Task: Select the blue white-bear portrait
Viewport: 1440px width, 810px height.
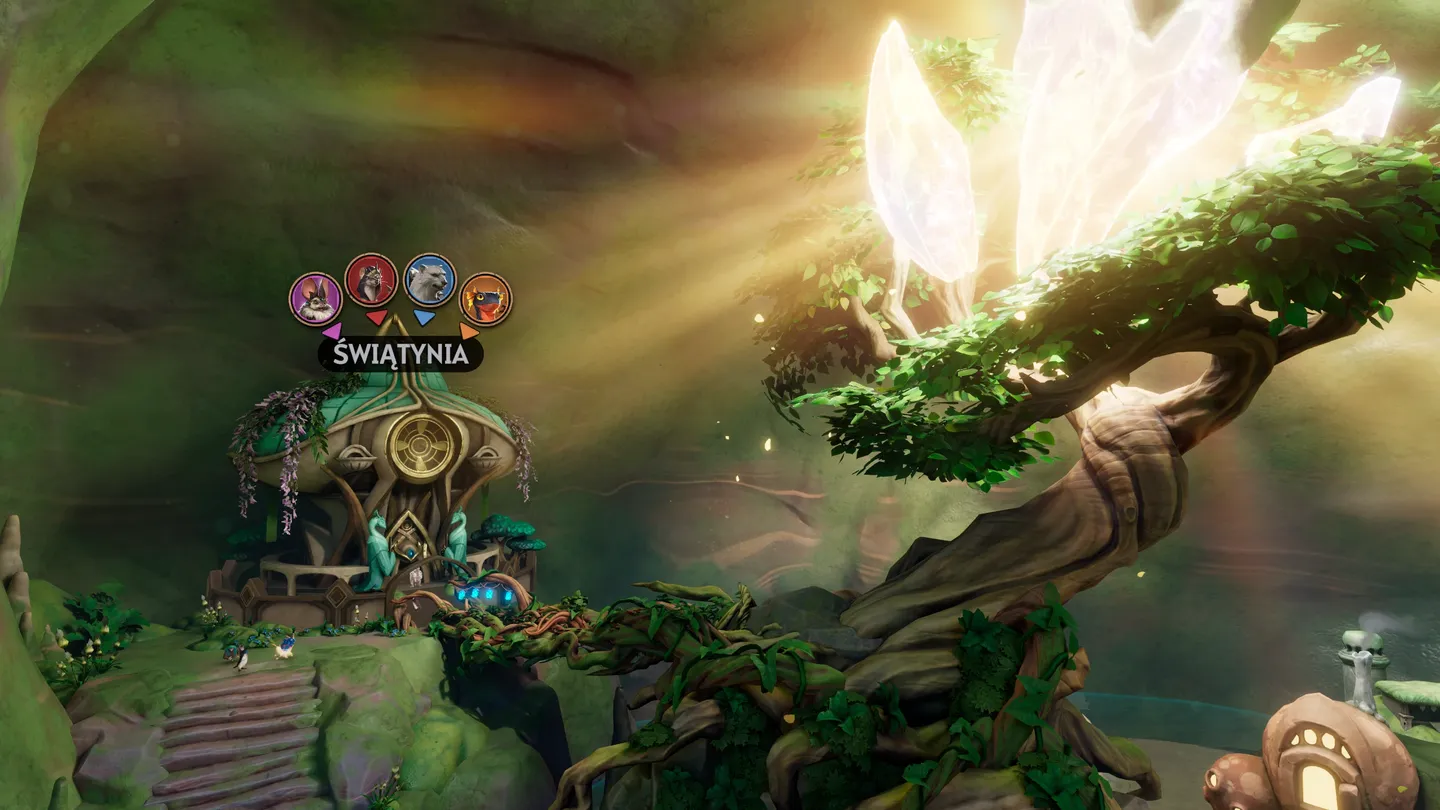Action: pyautogui.click(x=430, y=280)
